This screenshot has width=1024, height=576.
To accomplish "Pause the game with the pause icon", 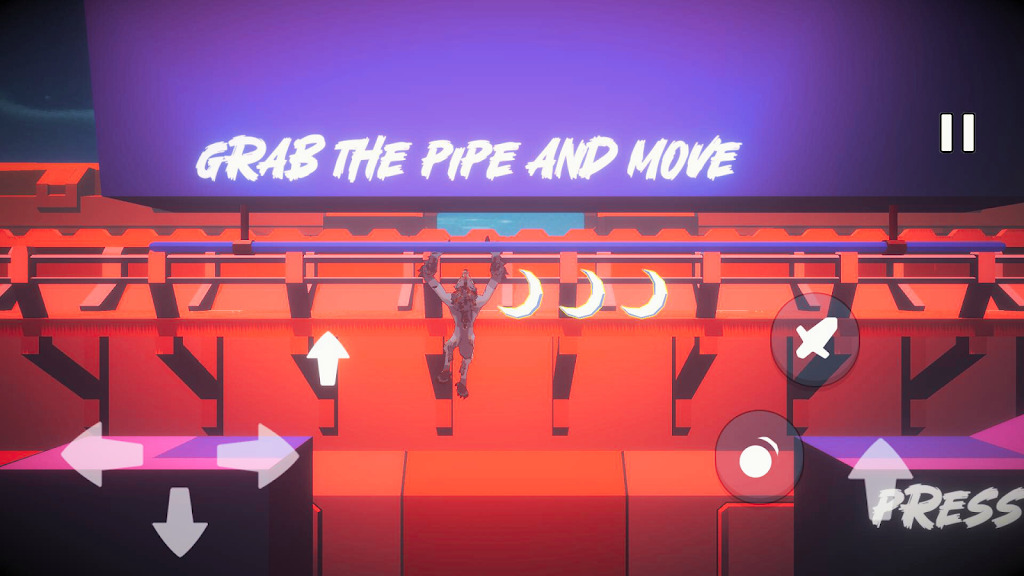I will pyautogui.click(x=957, y=133).
